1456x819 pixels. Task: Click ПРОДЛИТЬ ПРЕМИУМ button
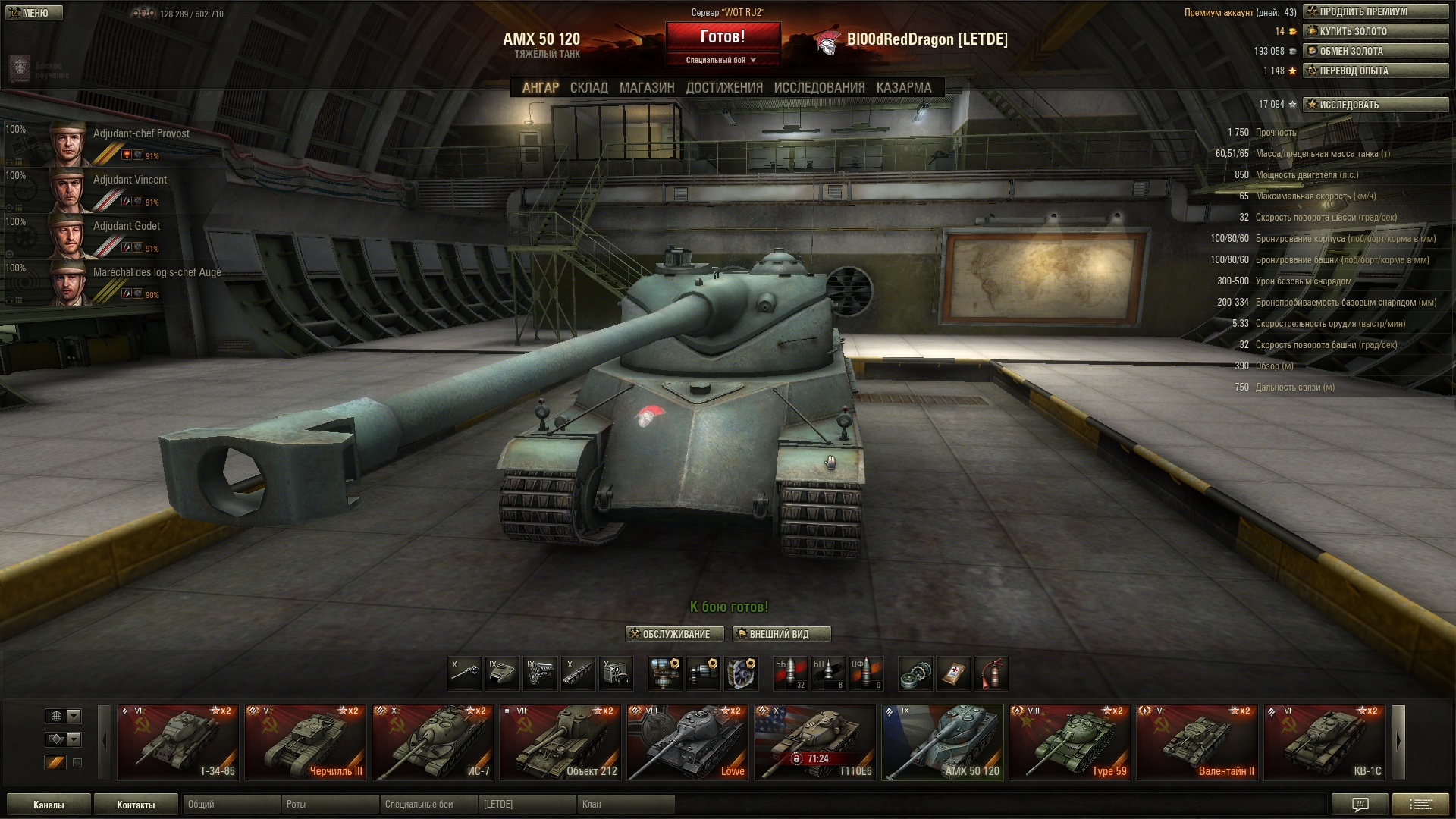tap(1375, 12)
